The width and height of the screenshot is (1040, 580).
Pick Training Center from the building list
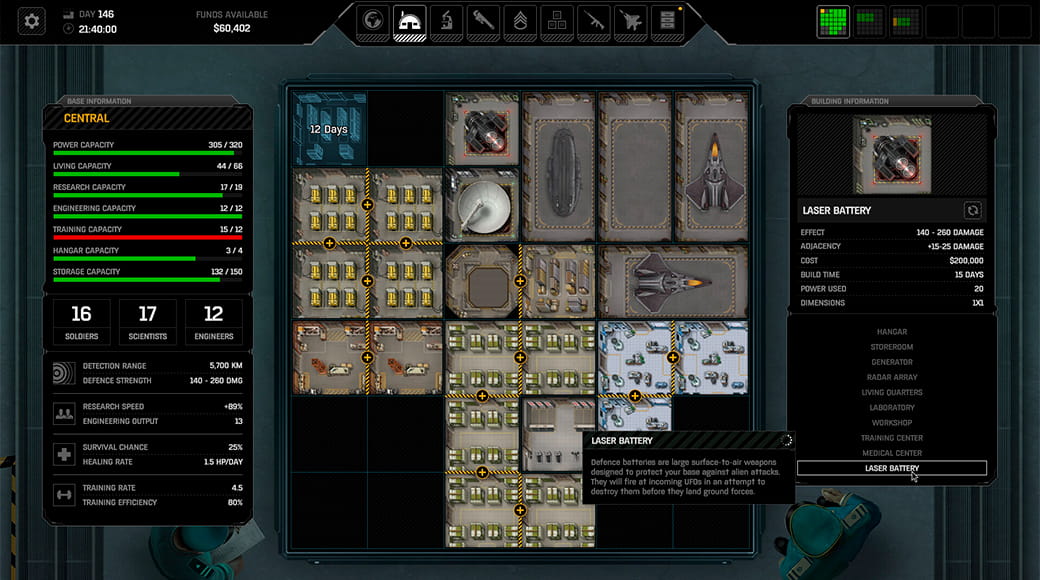pos(891,438)
